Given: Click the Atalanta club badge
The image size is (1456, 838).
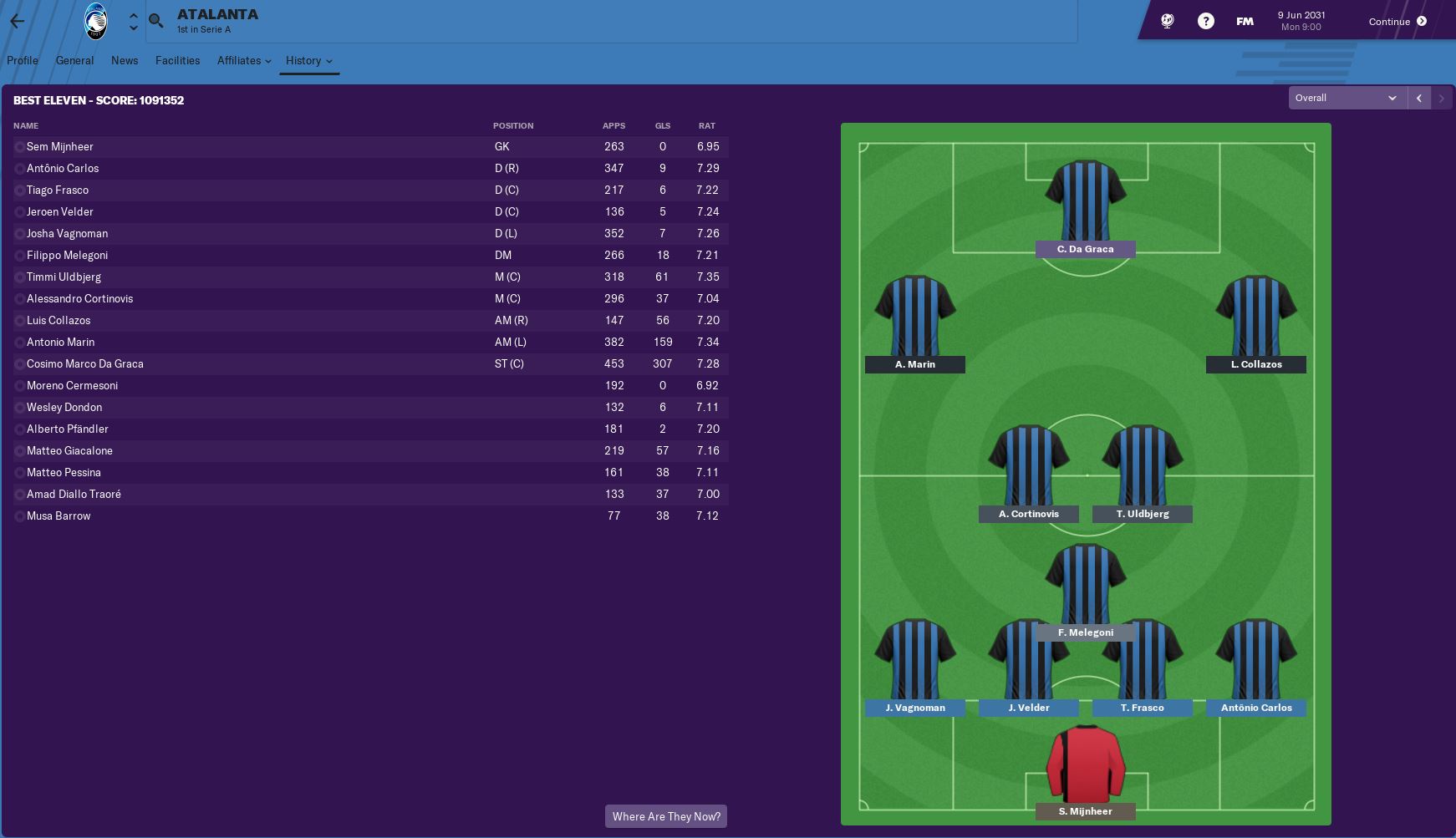Looking at the screenshot, I should click(x=94, y=21).
